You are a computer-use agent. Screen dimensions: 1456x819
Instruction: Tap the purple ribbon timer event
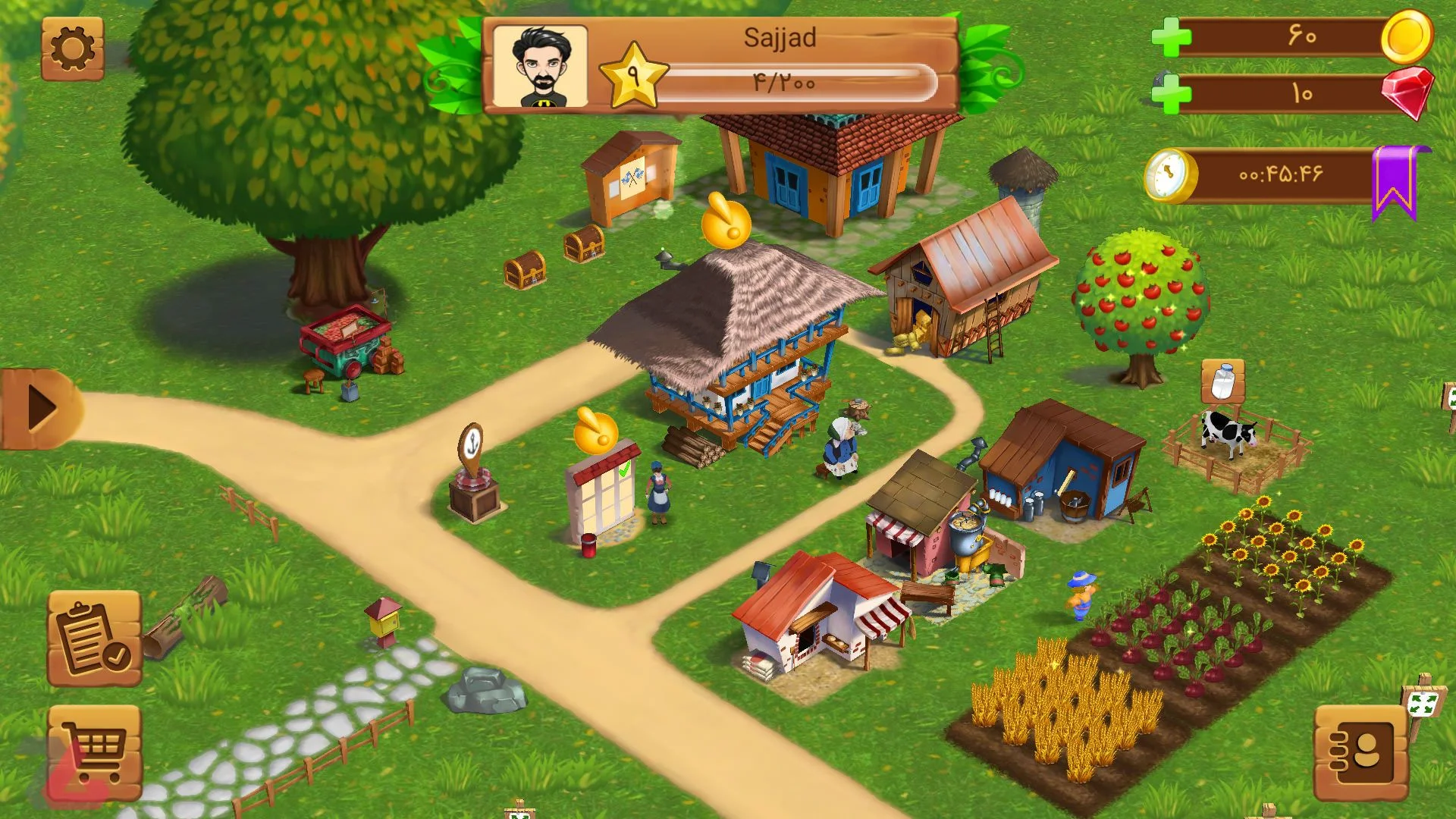pyautogui.click(x=1394, y=182)
